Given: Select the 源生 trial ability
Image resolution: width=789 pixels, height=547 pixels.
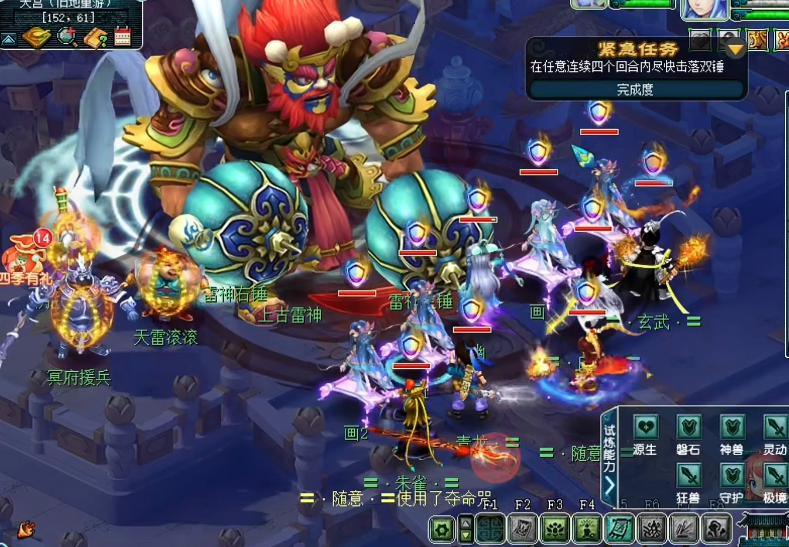Looking at the screenshot, I should pos(644,428).
